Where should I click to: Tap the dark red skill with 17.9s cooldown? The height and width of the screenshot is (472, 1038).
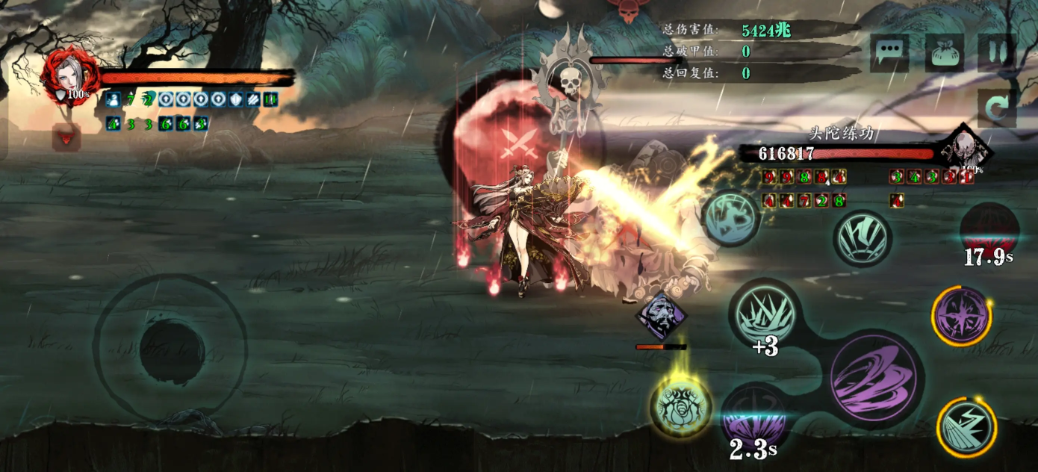click(989, 228)
